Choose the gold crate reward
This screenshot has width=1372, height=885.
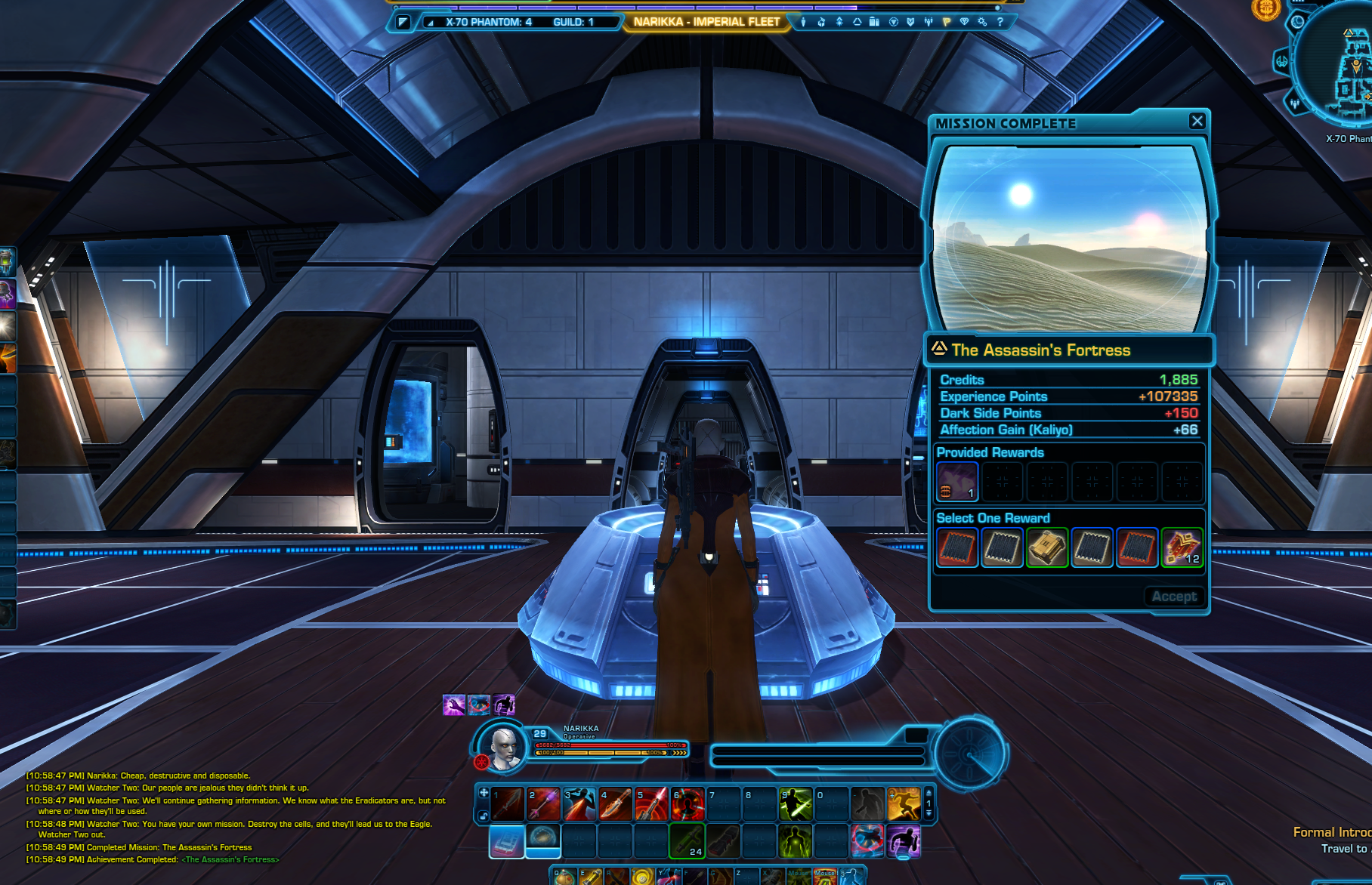pos(1046,547)
